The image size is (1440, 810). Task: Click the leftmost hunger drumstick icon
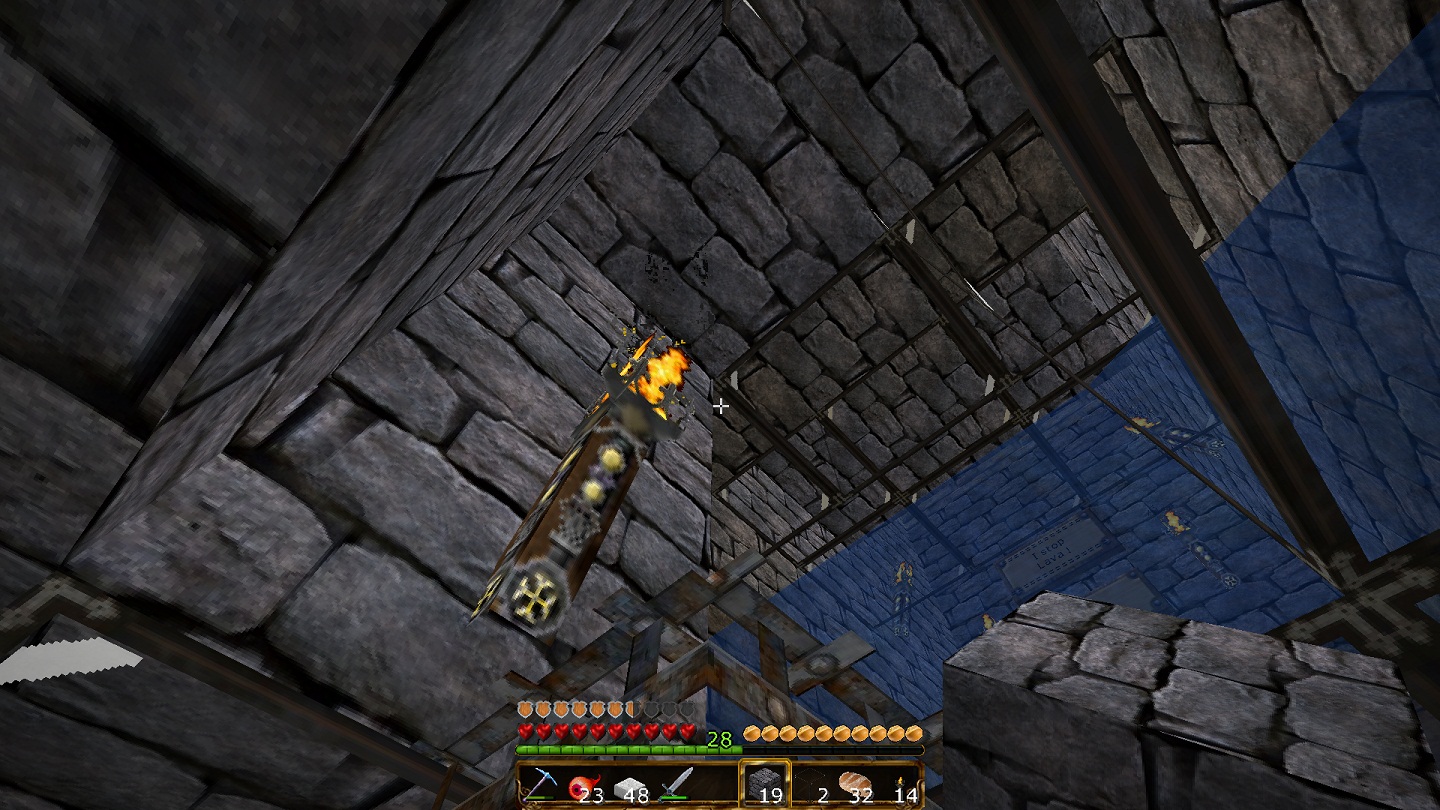[752, 734]
